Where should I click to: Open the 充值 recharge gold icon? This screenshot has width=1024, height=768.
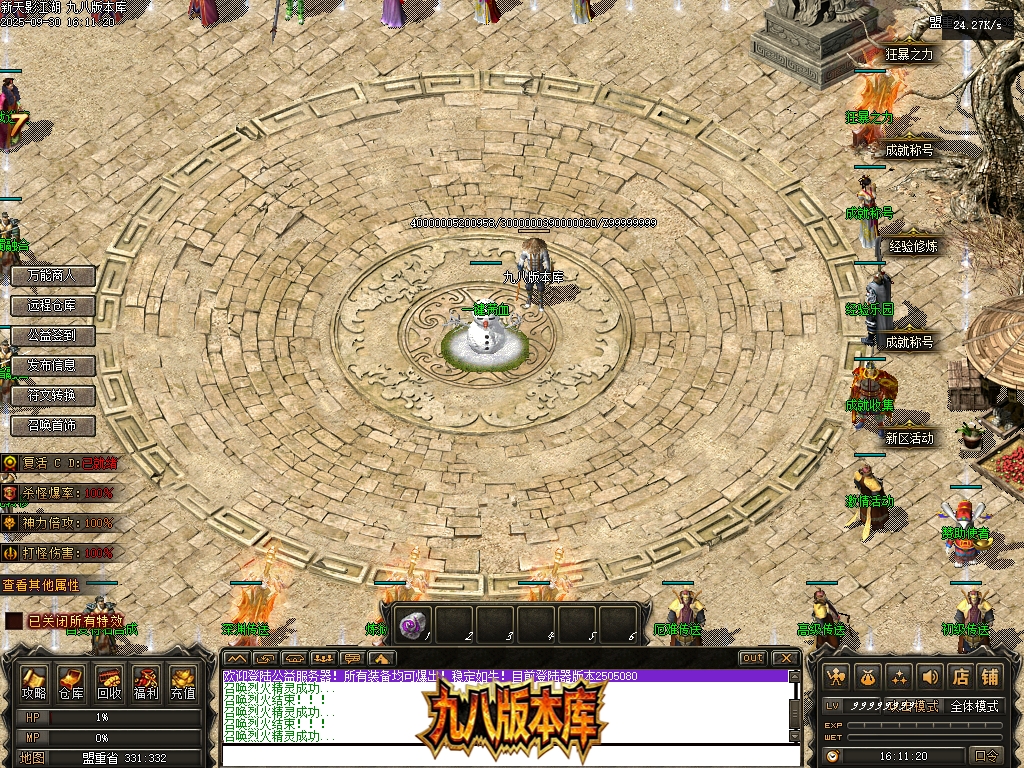point(182,681)
